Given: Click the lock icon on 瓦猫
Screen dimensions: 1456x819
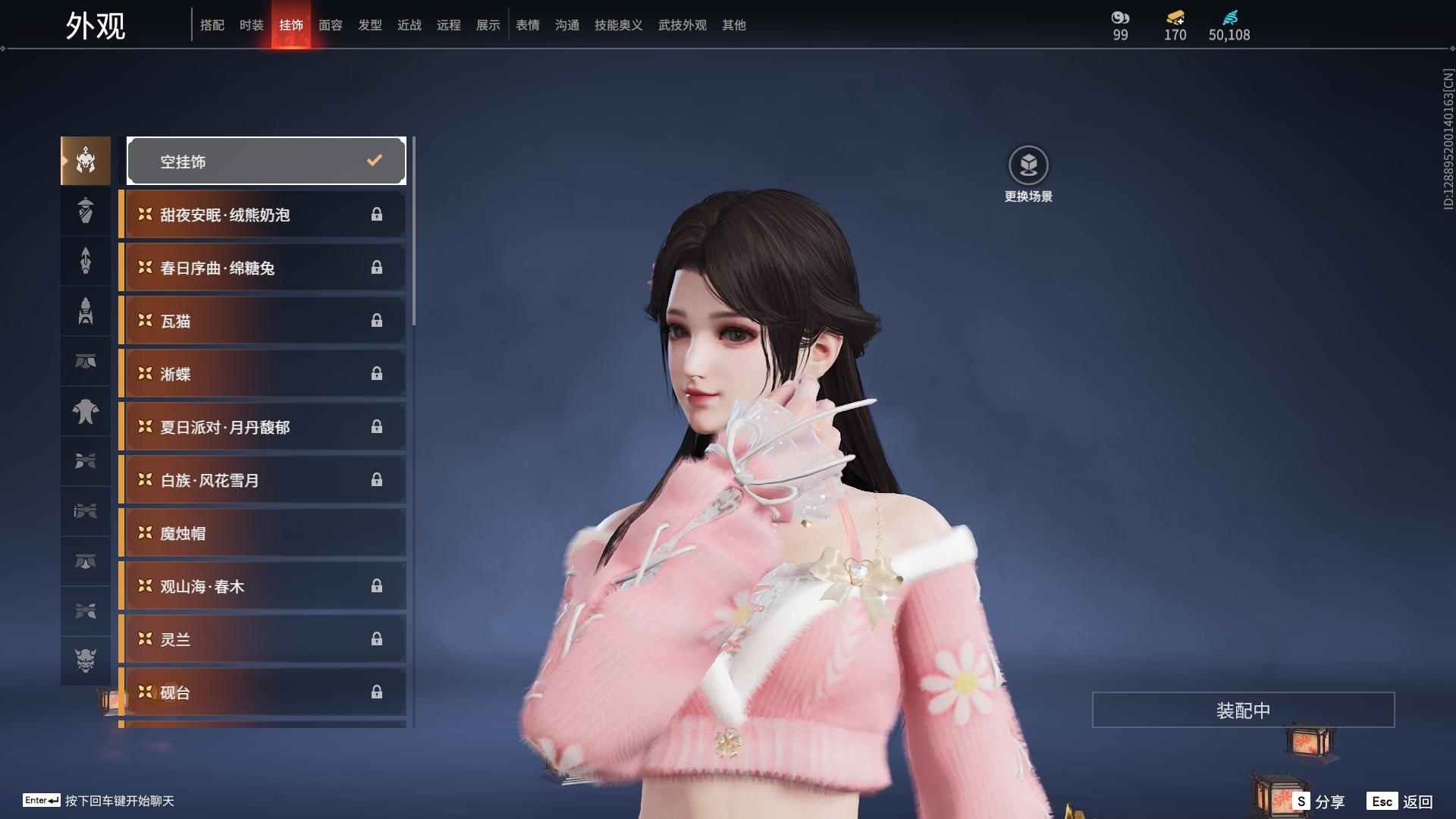Looking at the screenshot, I should (x=377, y=320).
